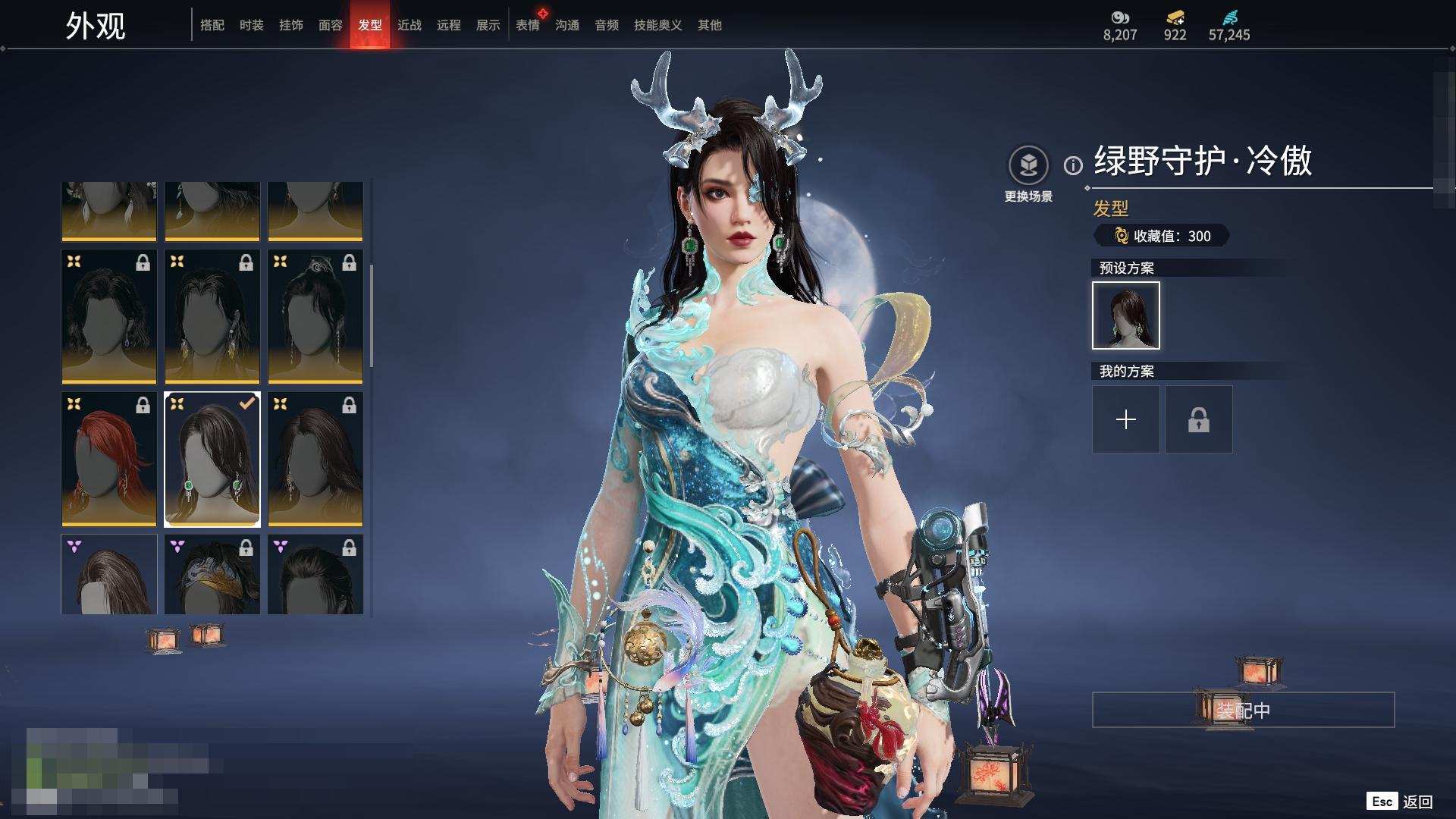The width and height of the screenshot is (1456, 819).
Task: Add a new custom scheme with plus
Action: 1125,419
